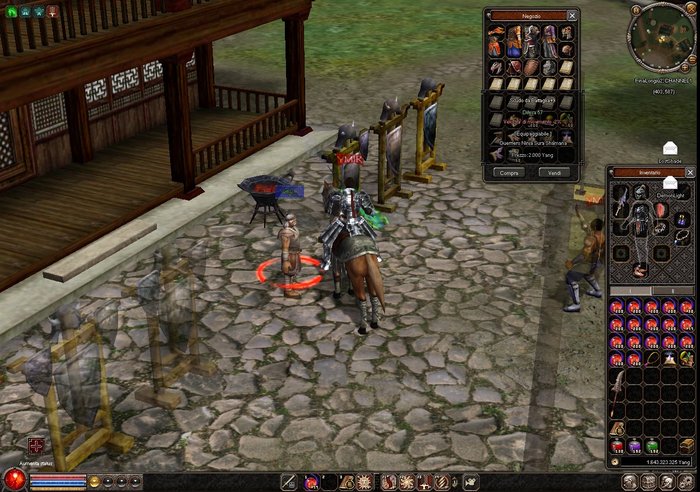Click the Aumenta status icon
This screenshot has width=700, height=492.
pos(36,446)
